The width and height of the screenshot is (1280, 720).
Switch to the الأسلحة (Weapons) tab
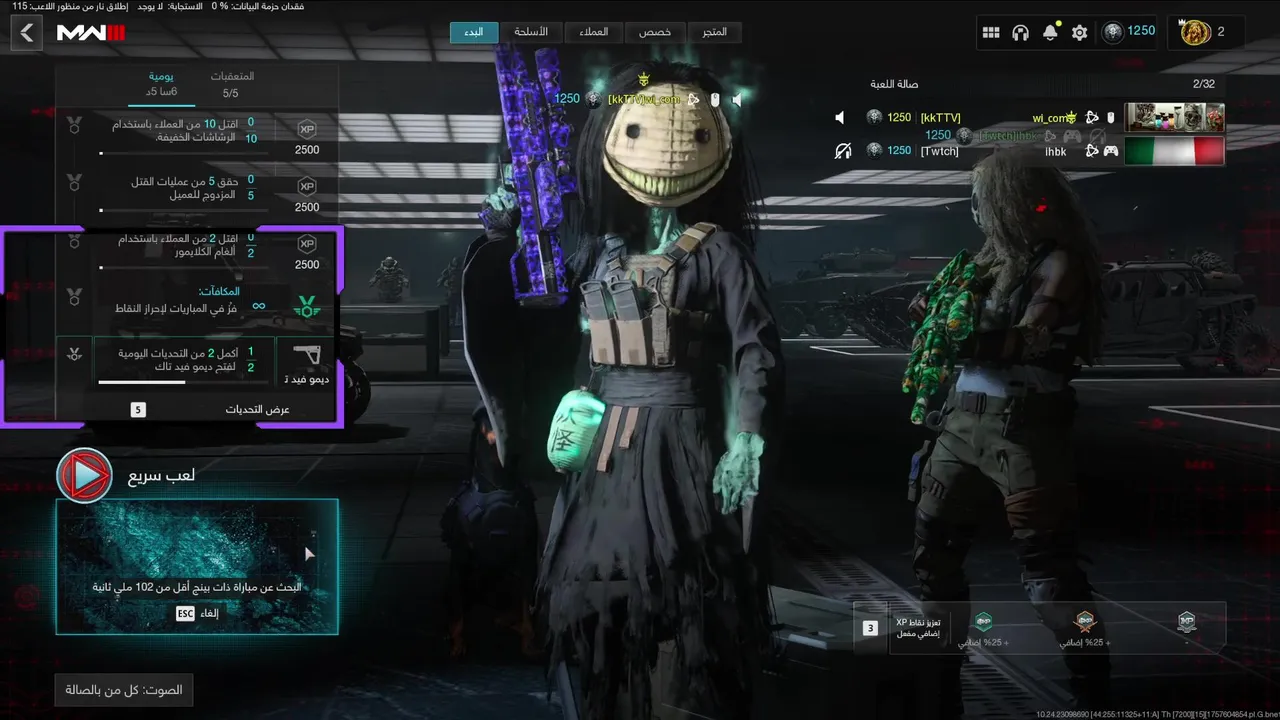click(x=531, y=32)
